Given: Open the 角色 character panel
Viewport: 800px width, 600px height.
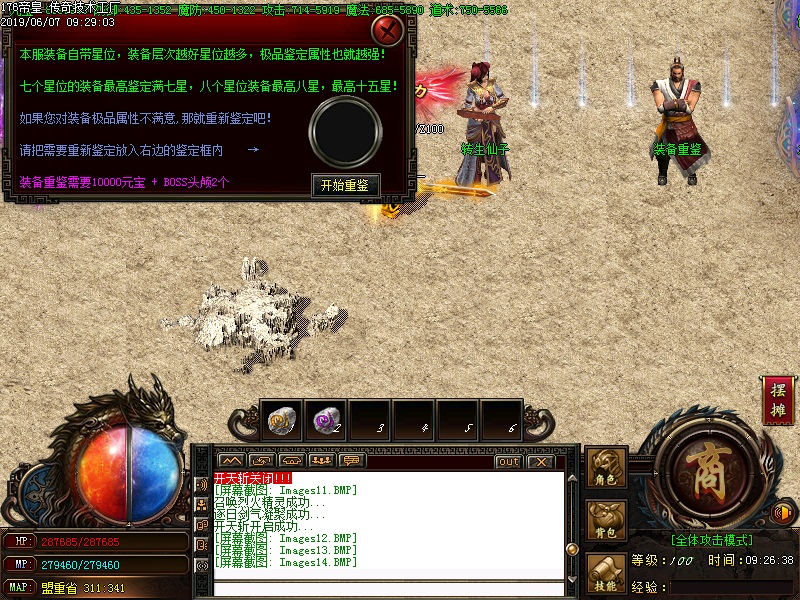Looking at the screenshot, I should pos(607,470).
